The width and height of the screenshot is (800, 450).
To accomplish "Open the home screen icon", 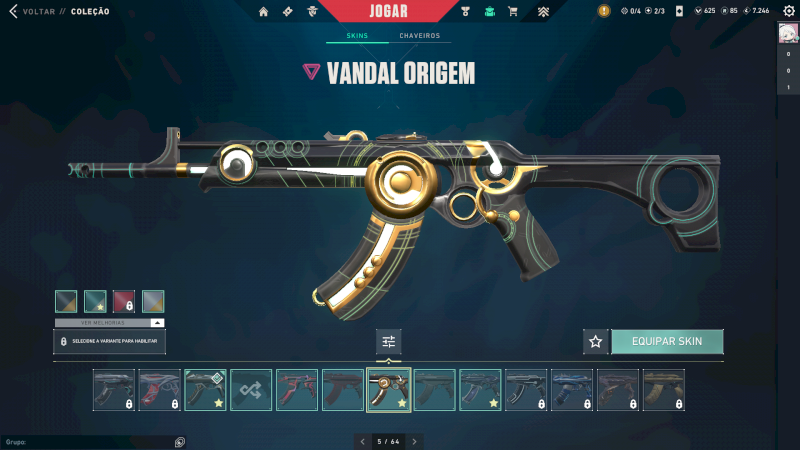I will 264,12.
